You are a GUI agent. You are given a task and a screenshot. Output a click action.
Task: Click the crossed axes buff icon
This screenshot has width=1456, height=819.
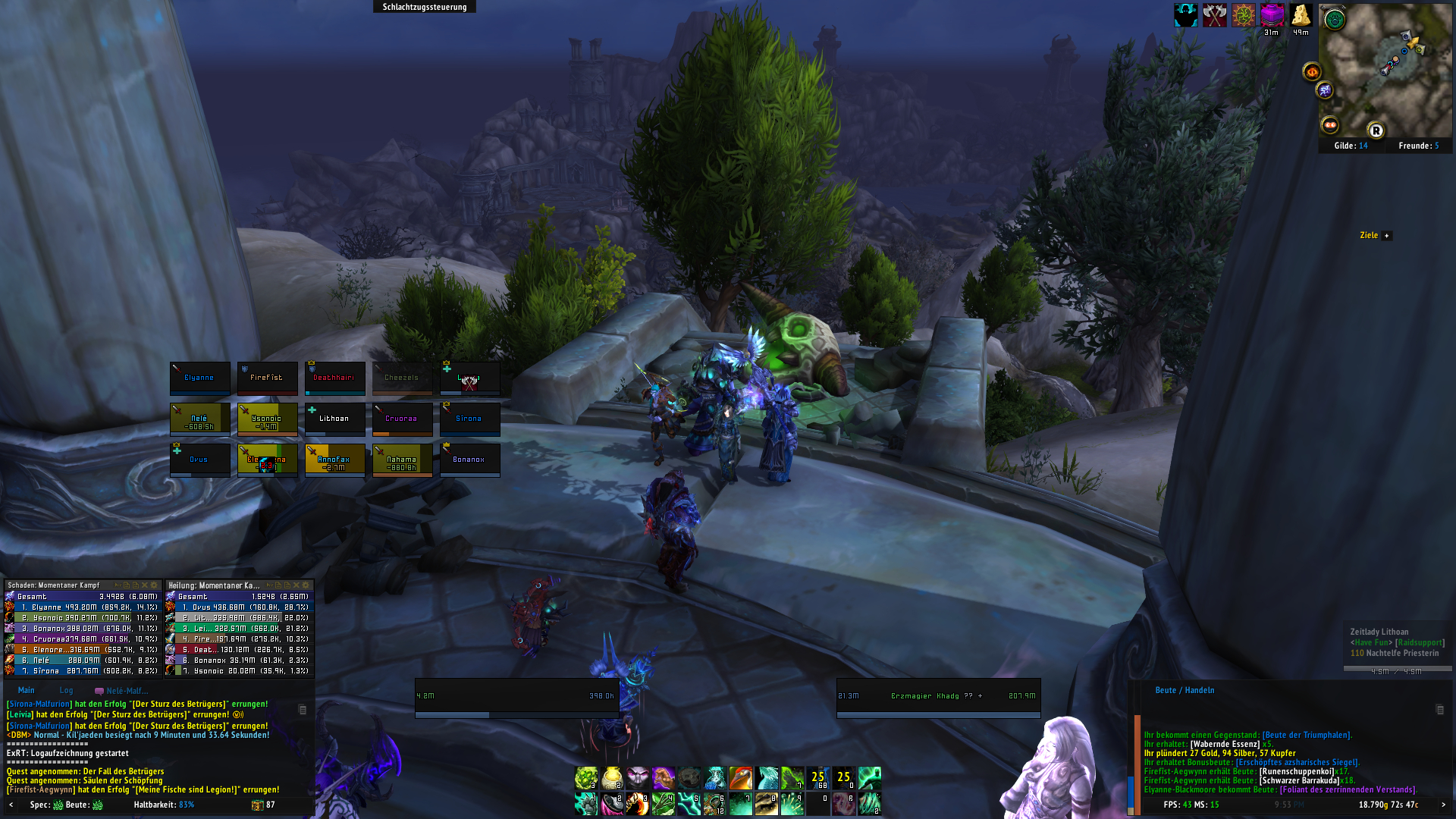[x=1215, y=15]
